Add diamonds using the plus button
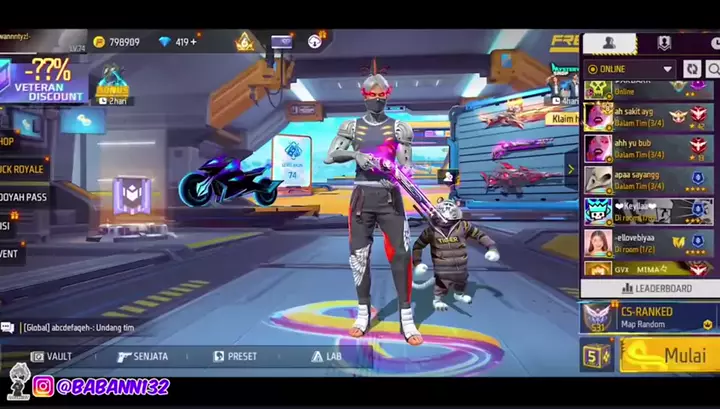Viewport: 720px width, 409px height. pyautogui.click(x=193, y=42)
